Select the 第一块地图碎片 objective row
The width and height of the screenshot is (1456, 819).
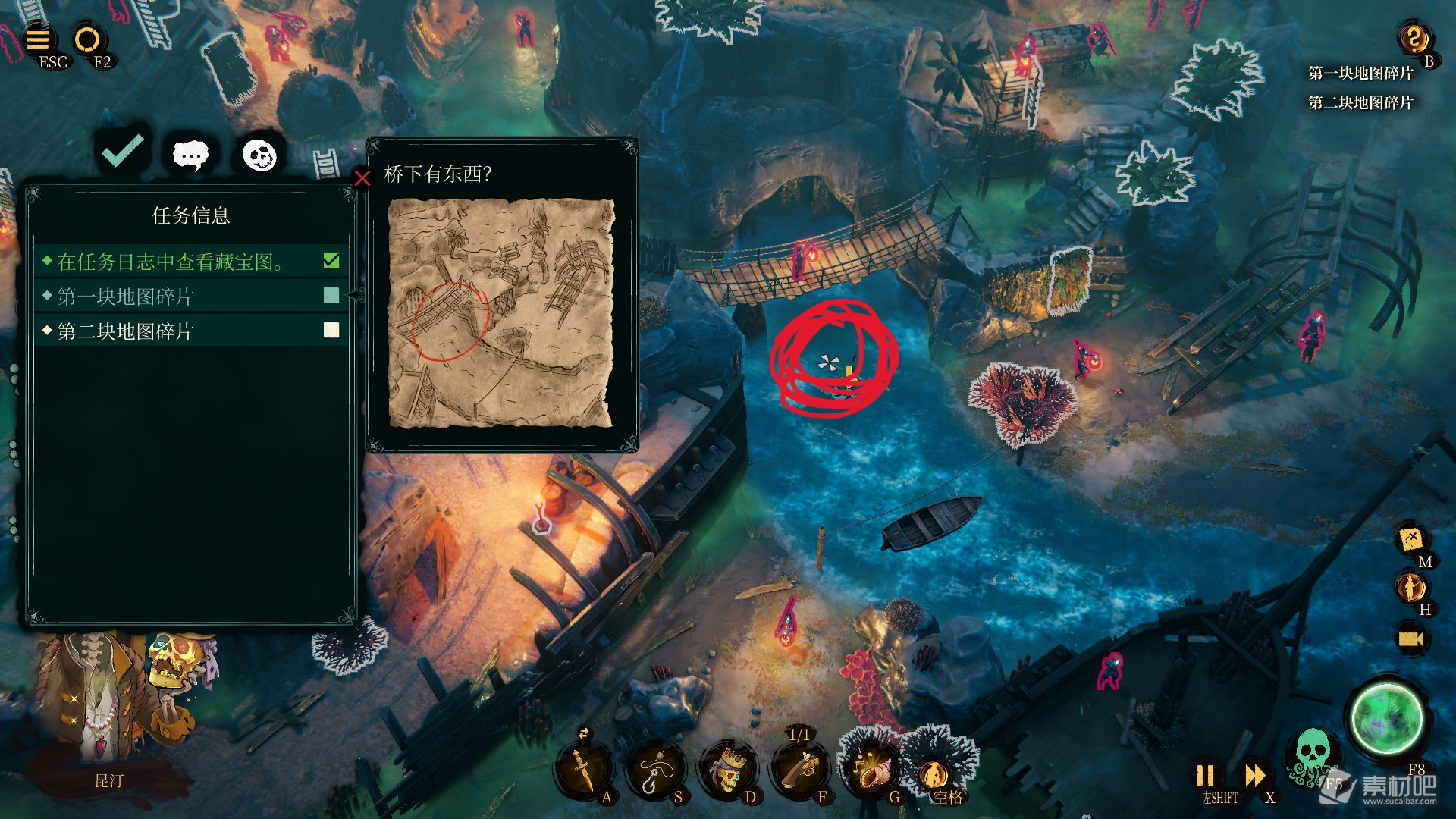(191, 297)
